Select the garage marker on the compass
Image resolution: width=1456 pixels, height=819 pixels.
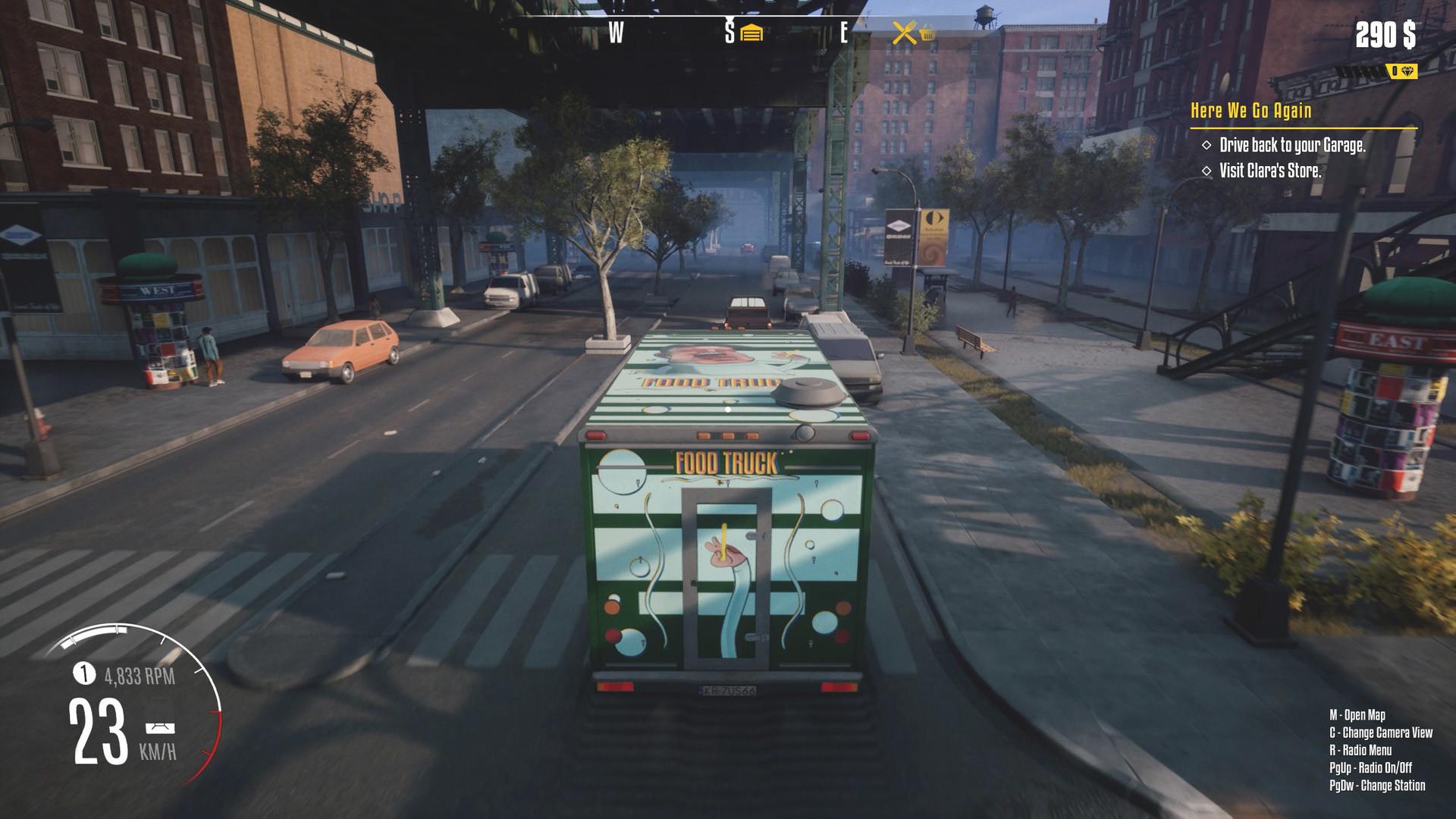tap(750, 32)
